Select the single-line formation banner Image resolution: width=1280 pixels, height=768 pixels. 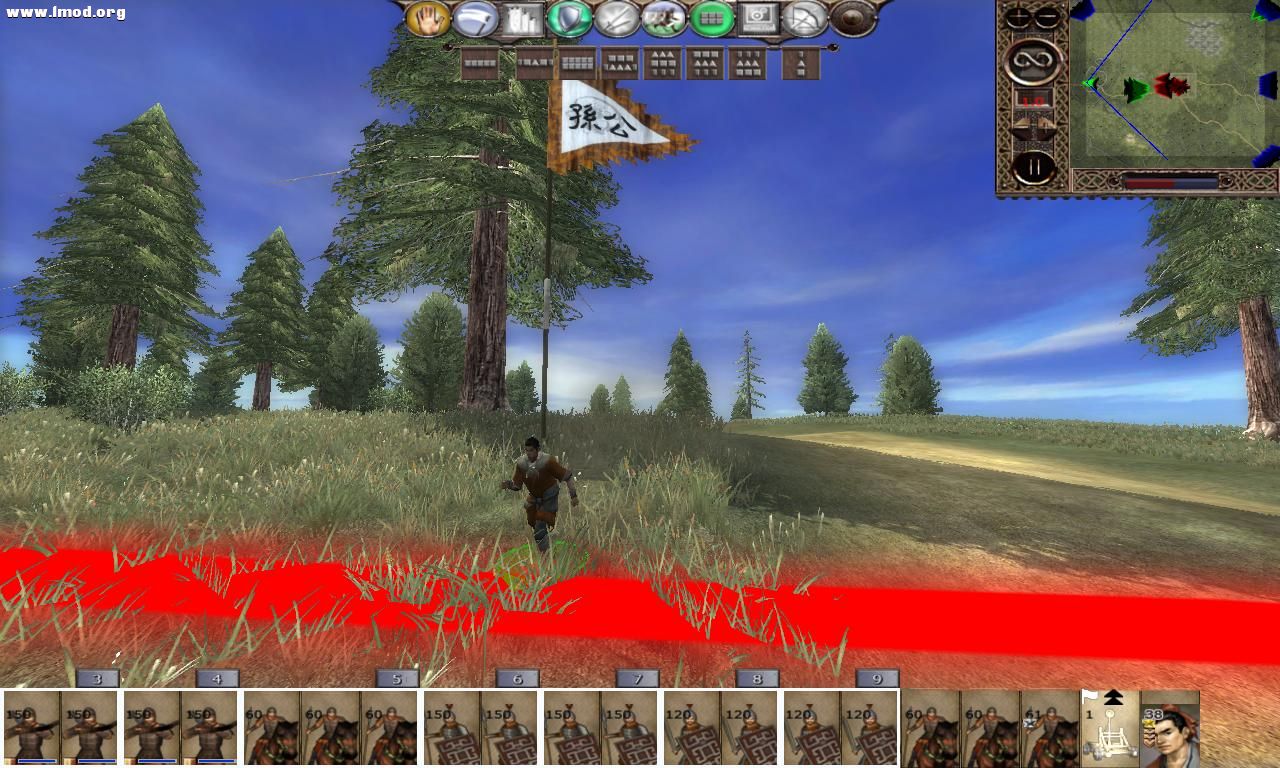click(480, 63)
